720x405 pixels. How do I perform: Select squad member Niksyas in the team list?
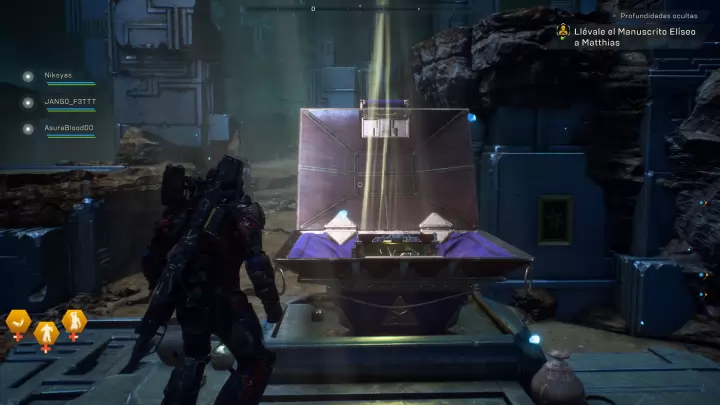click(x=58, y=75)
